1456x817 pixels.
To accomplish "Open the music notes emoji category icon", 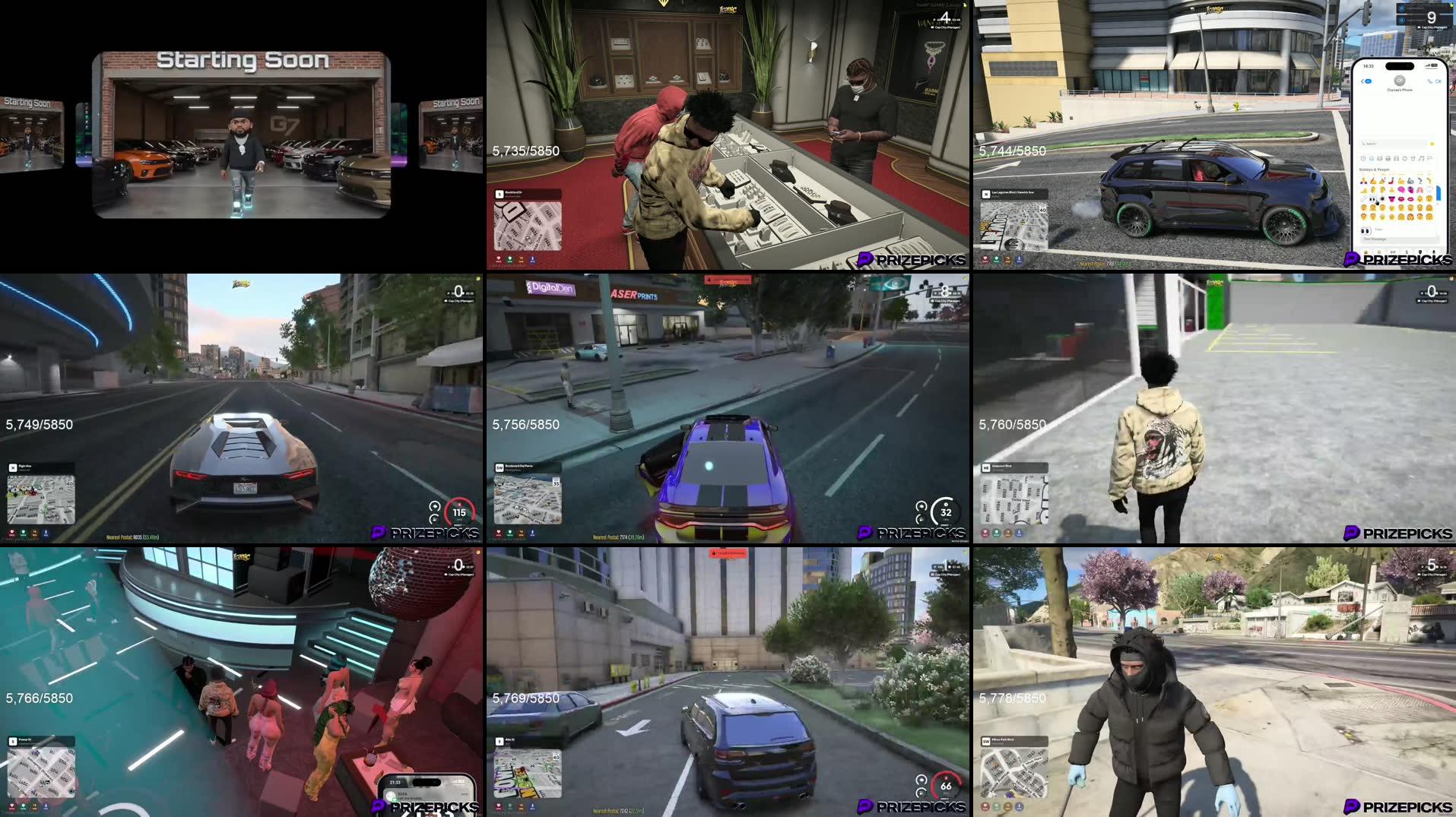I will [x=1421, y=158].
